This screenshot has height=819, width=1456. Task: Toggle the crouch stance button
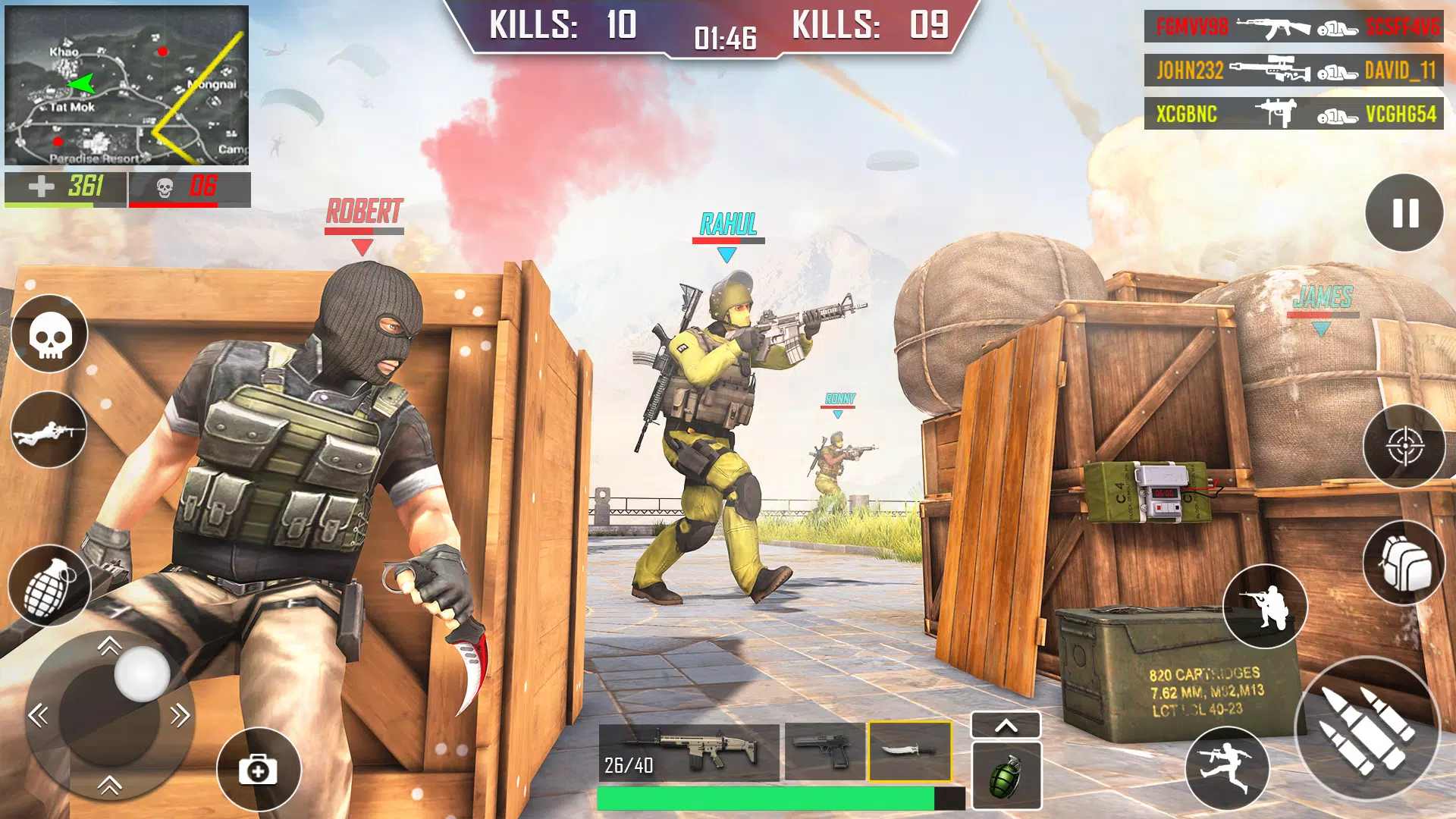pos(1265,607)
